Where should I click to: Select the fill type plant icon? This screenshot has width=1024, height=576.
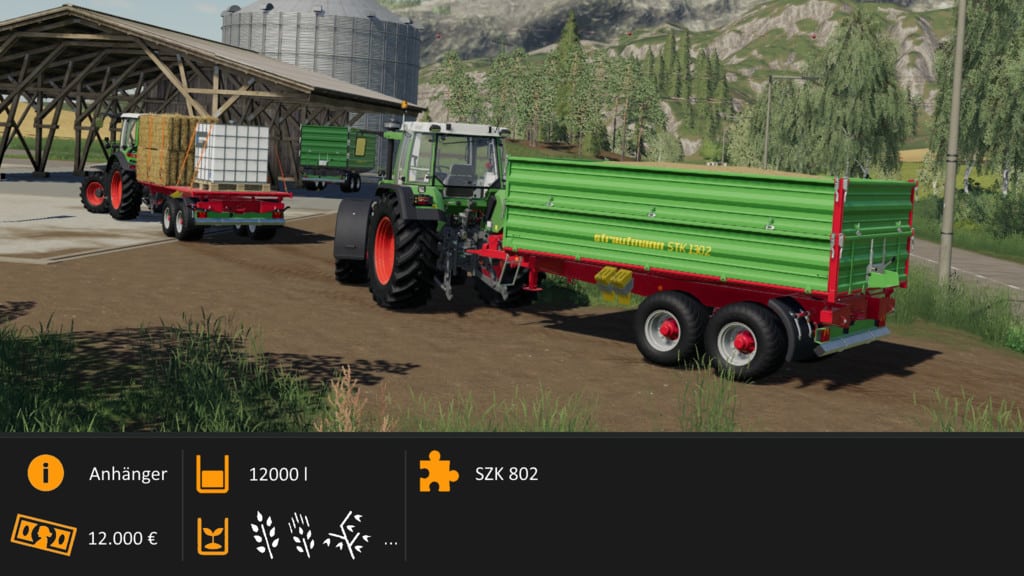click(x=213, y=535)
